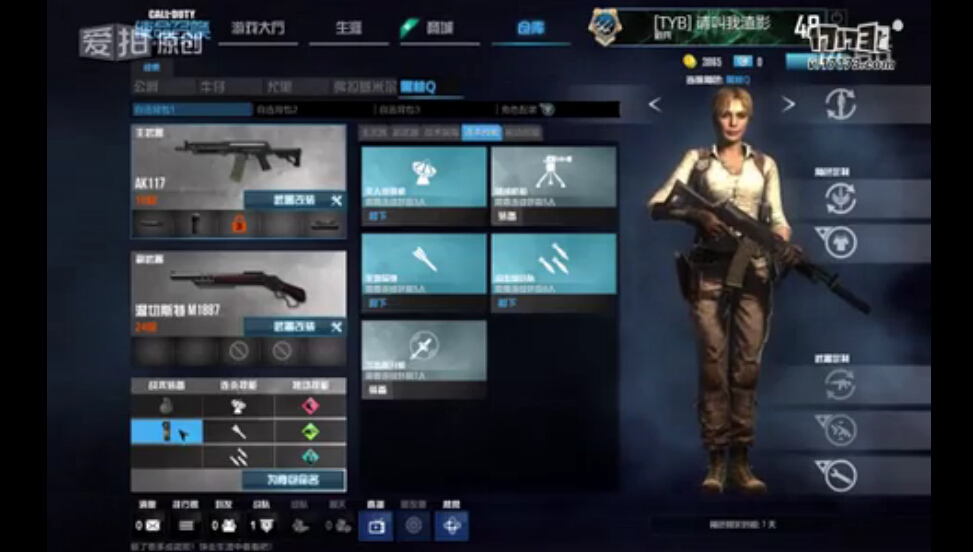973x552 pixels.
Task: Click the shirt outfit customization icon
Action: tap(839, 241)
